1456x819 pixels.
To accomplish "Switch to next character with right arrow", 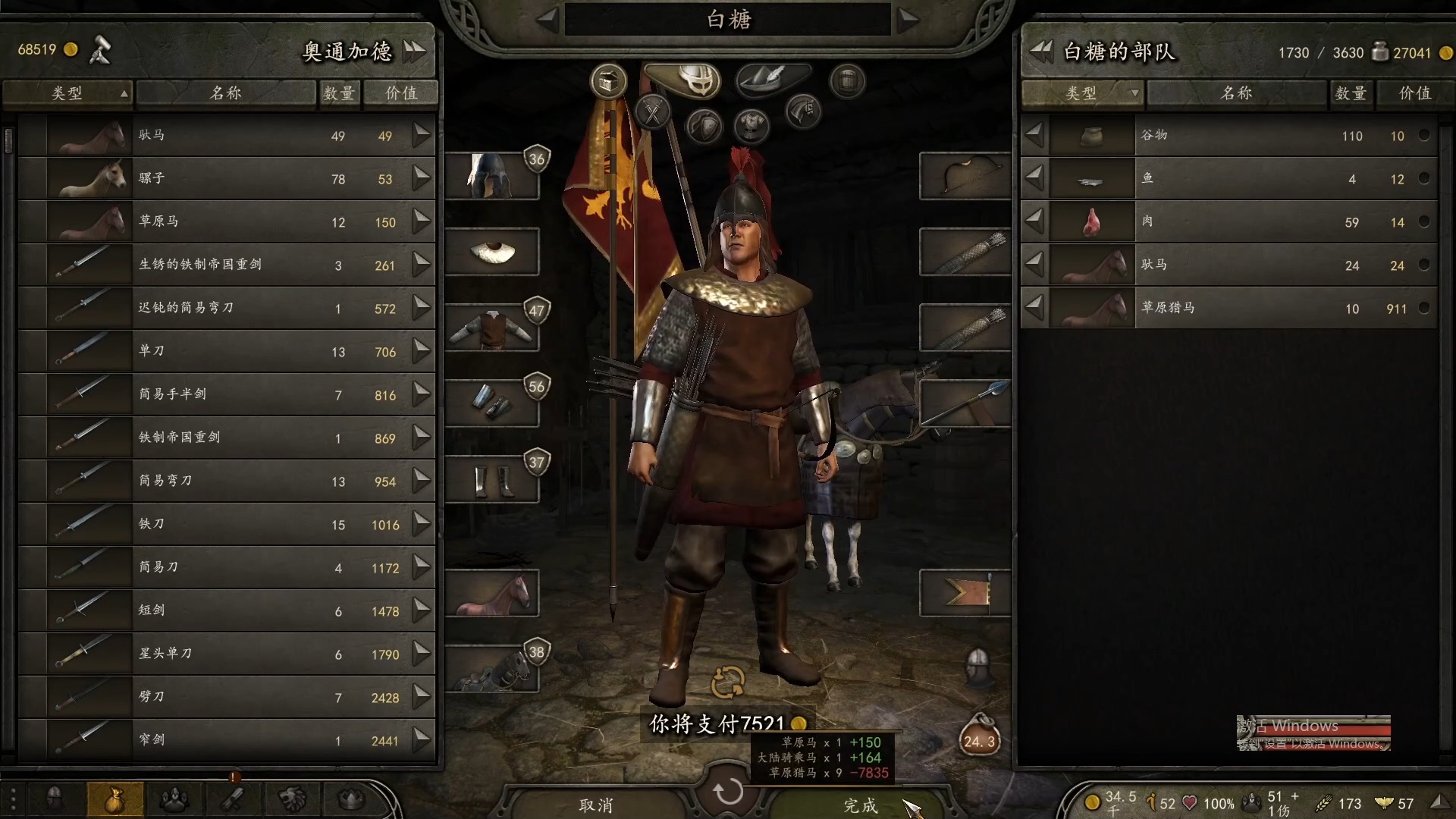I will (x=908, y=20).
